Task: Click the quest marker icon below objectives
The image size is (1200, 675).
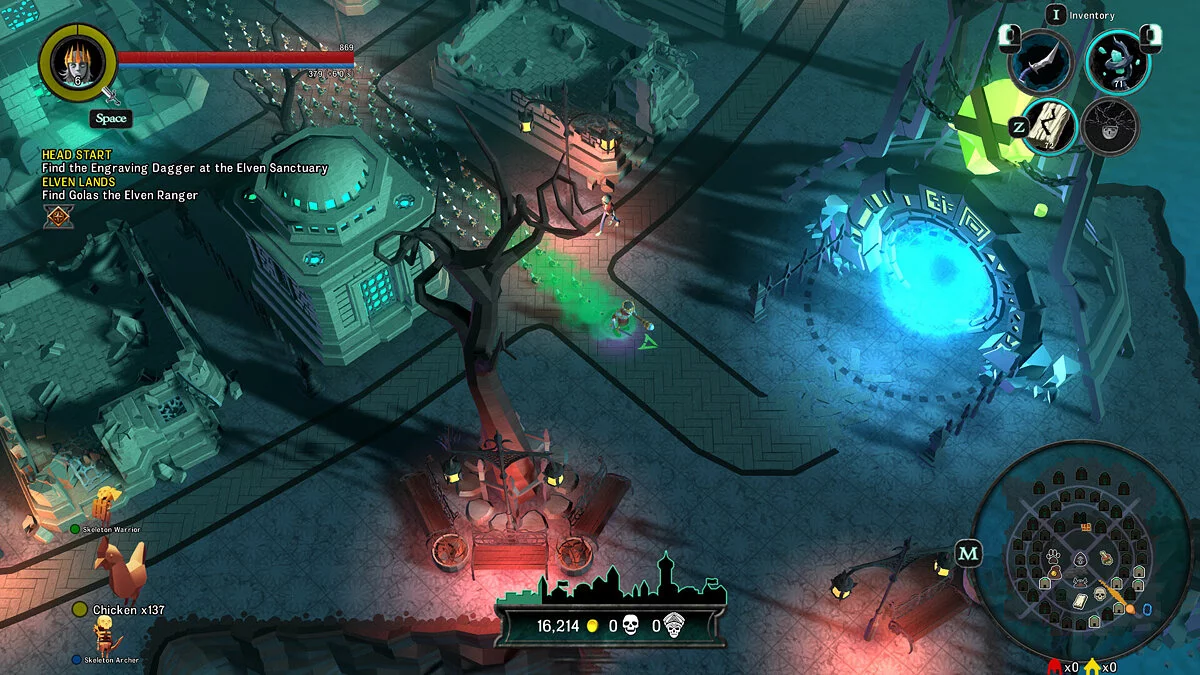Action: point(58,215)
